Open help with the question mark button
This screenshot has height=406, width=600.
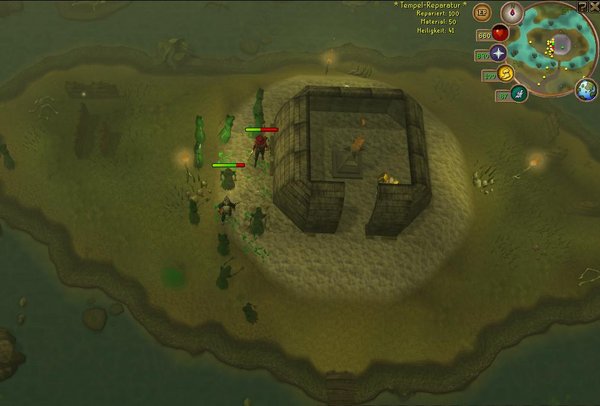[x=582, y=6]
